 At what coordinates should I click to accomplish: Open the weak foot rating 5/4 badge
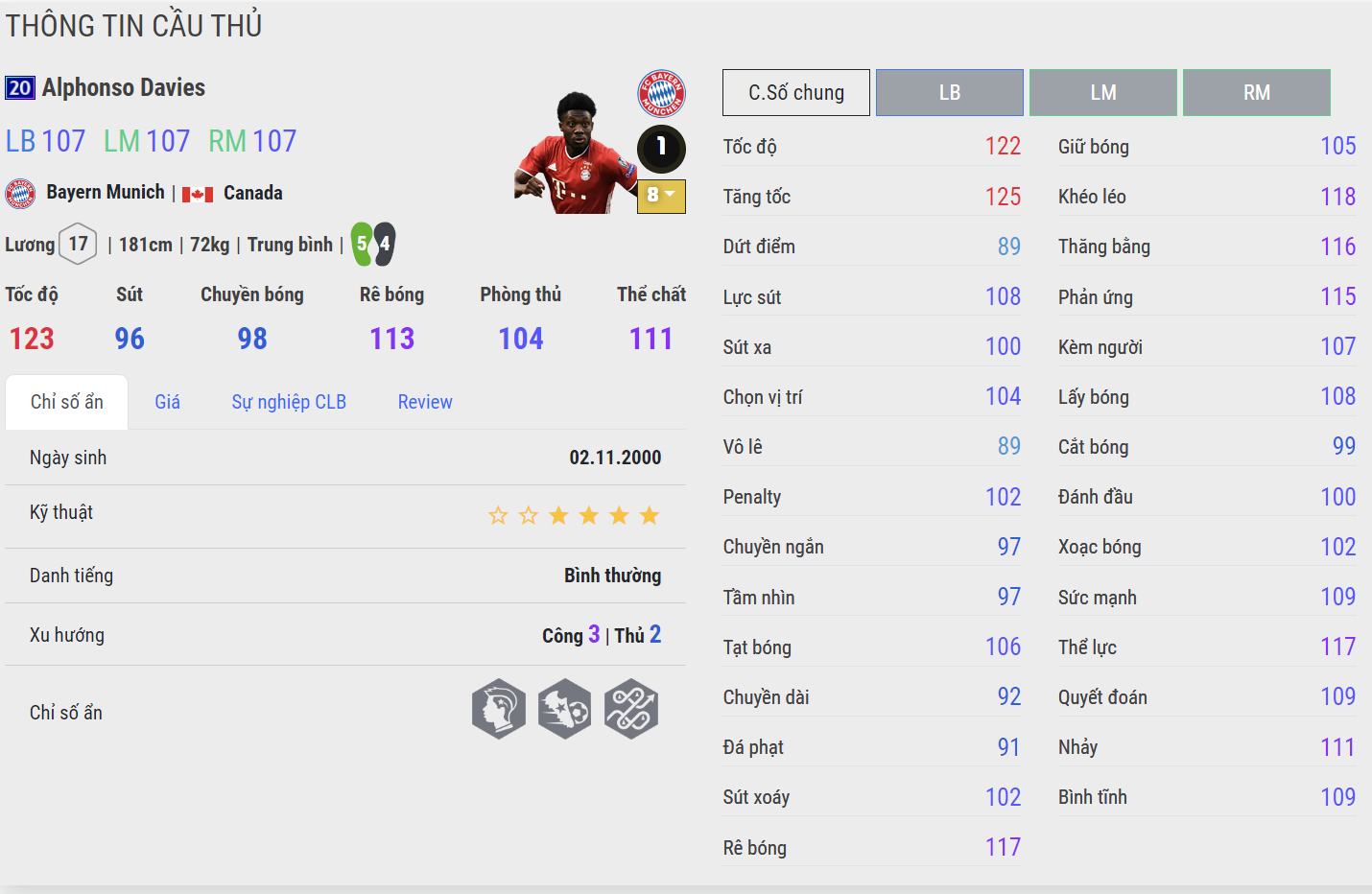coord(373,244)
